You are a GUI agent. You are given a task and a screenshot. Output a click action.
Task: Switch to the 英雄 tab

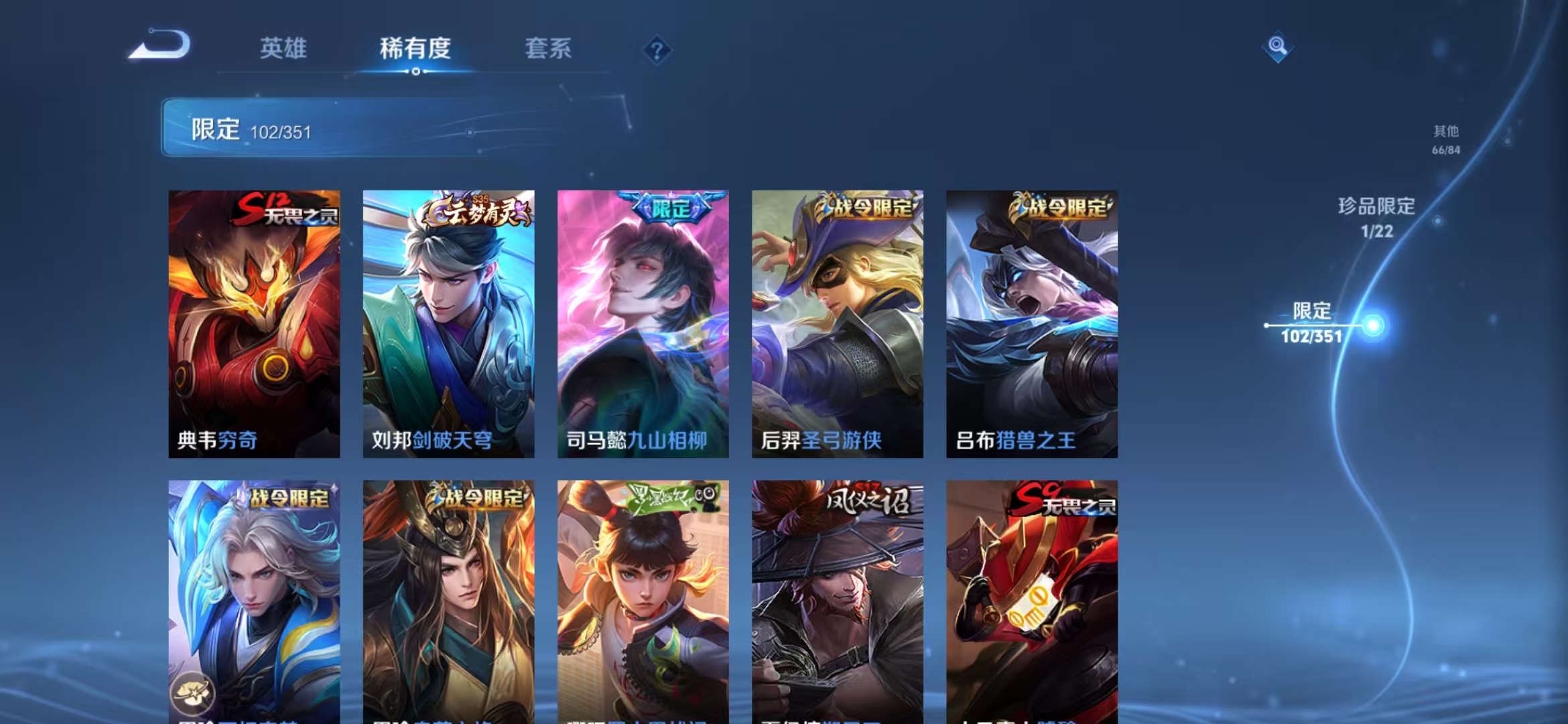coord(283,49)
